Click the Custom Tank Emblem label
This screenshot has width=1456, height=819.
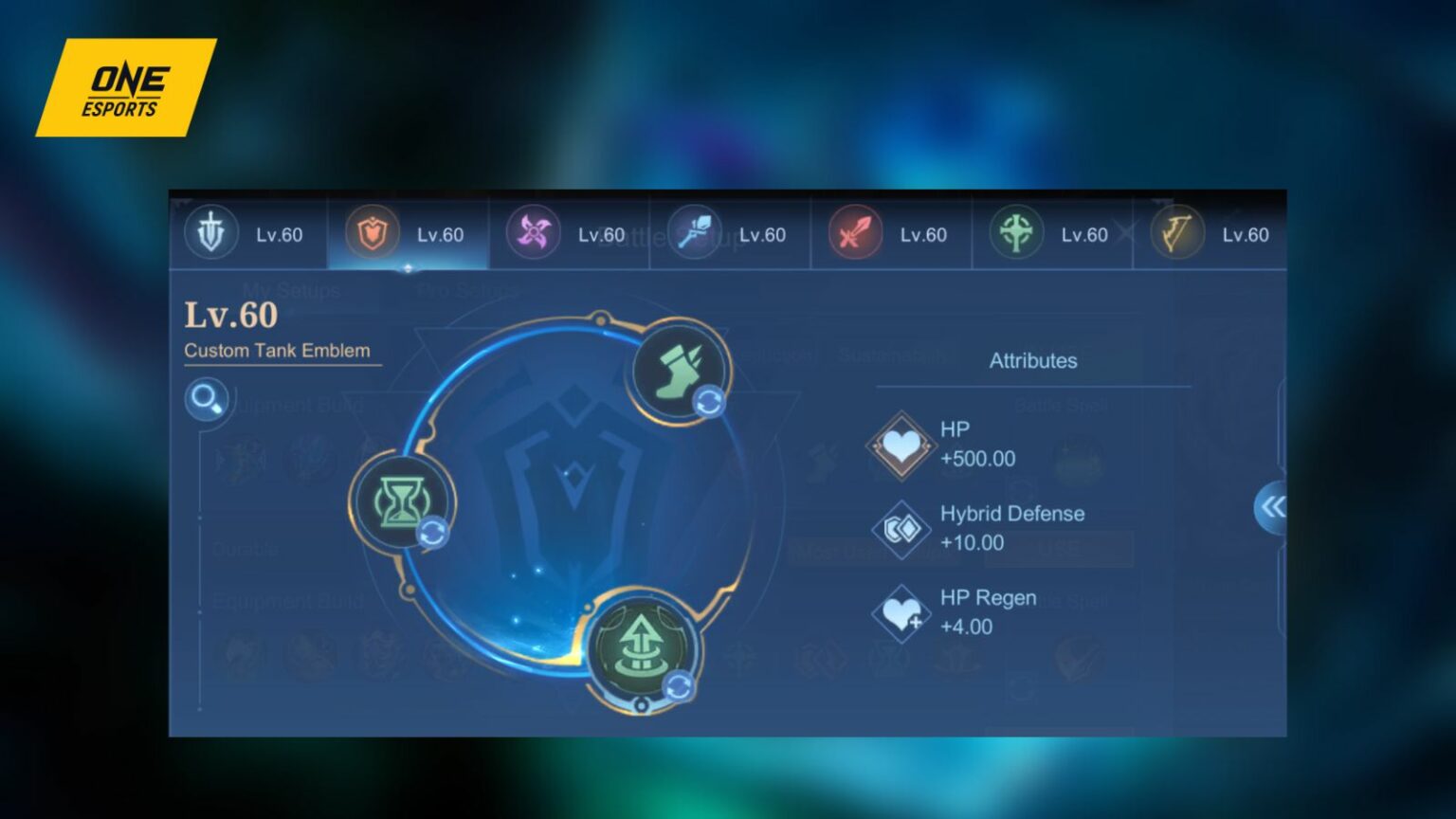pos(276,350)
